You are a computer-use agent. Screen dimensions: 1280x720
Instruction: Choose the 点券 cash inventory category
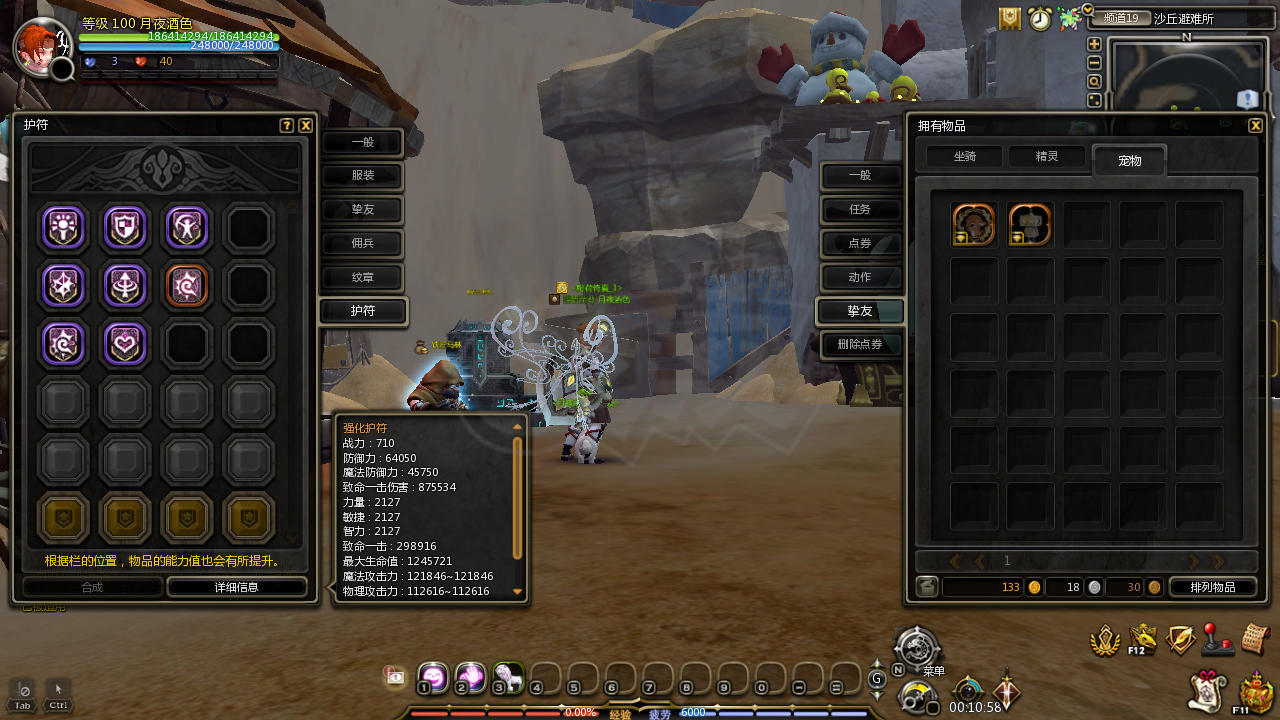pyautogui.click(x=860, y=243)
